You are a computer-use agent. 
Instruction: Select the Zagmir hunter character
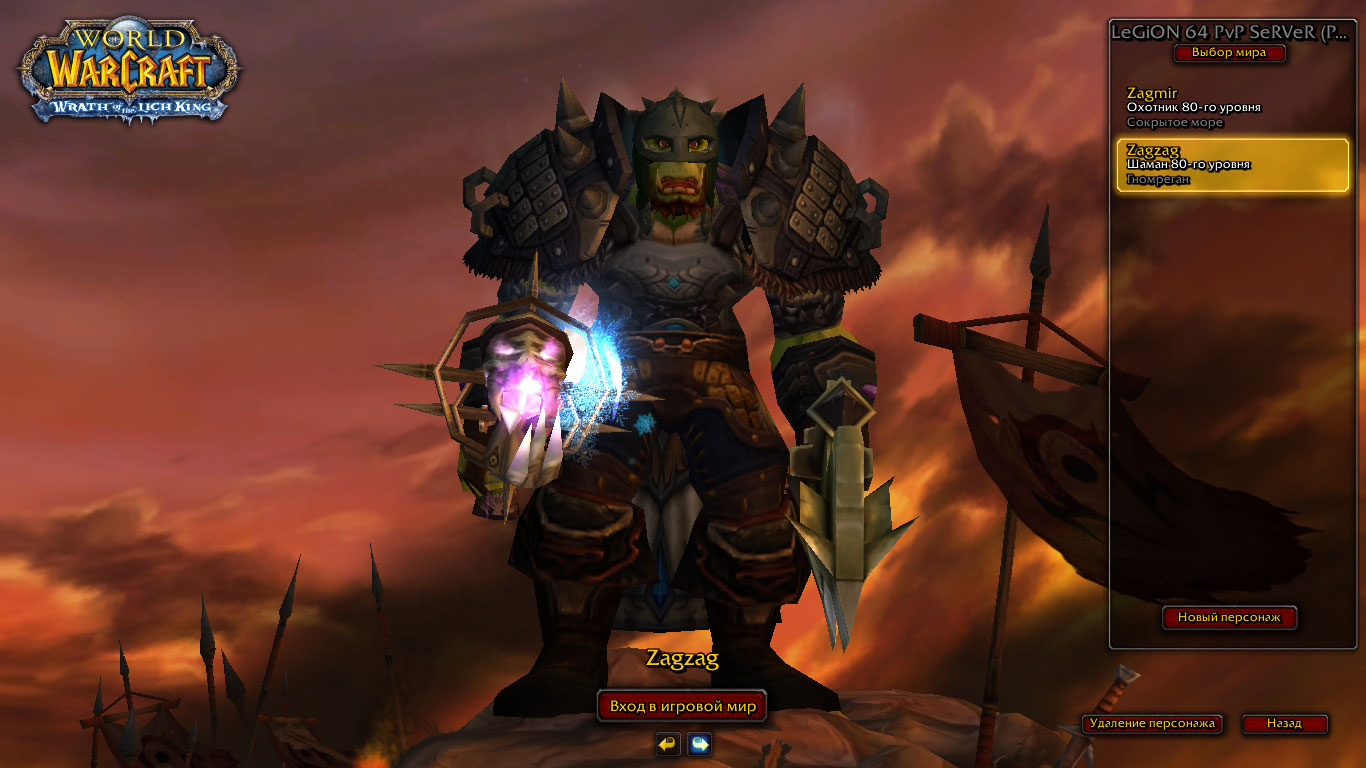tap(1231, 107)
